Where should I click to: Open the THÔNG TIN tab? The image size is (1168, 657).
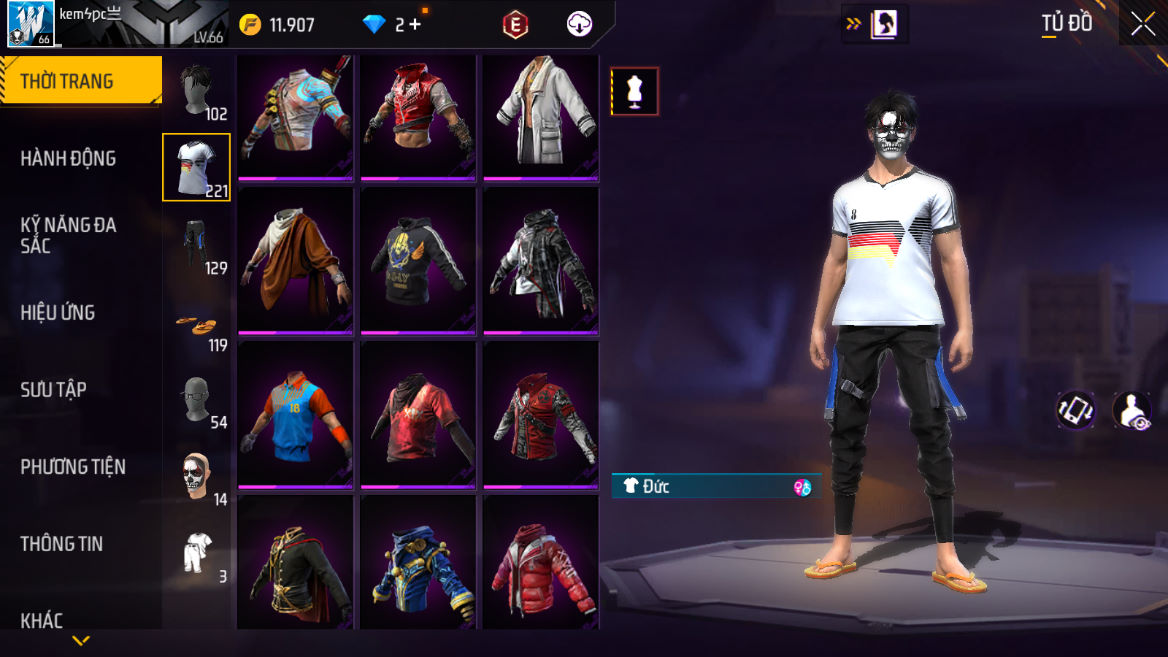(x=62, y=543)
